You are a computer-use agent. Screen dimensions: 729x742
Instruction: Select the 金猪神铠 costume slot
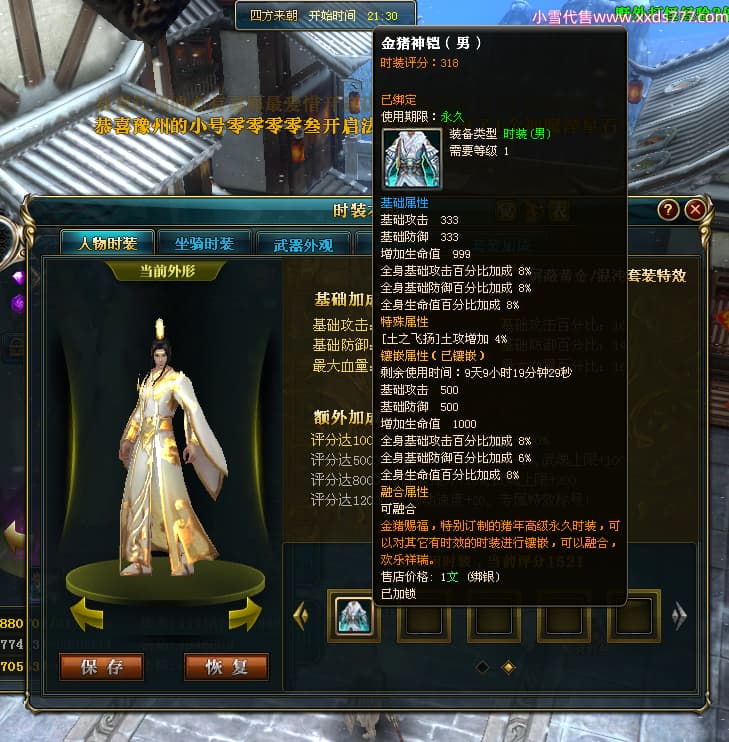pyautogui.click(x=352, y=616)
